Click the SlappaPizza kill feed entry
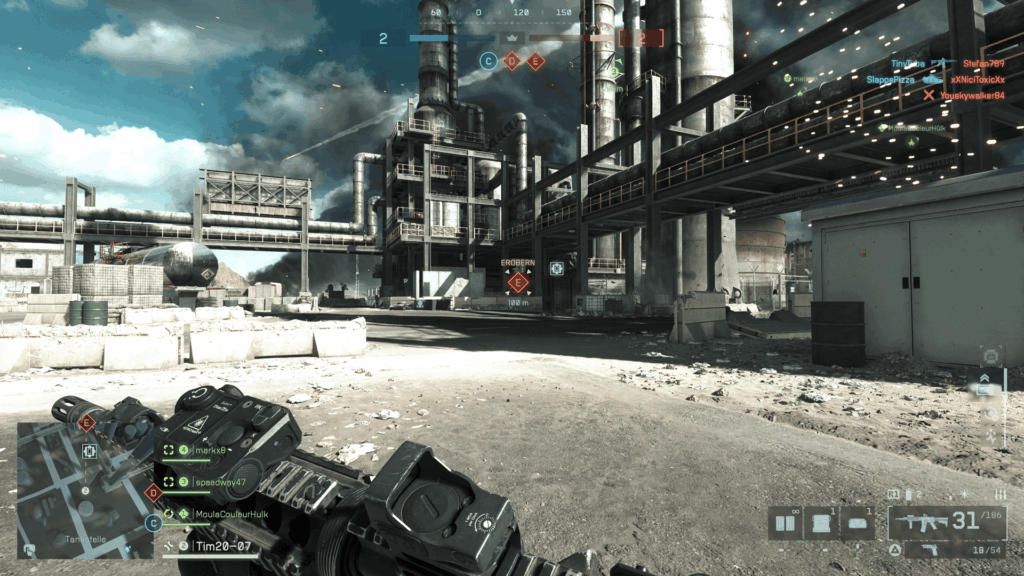Image resolution: width=1024 pixels, height=576 pixels. click(889, 79)
